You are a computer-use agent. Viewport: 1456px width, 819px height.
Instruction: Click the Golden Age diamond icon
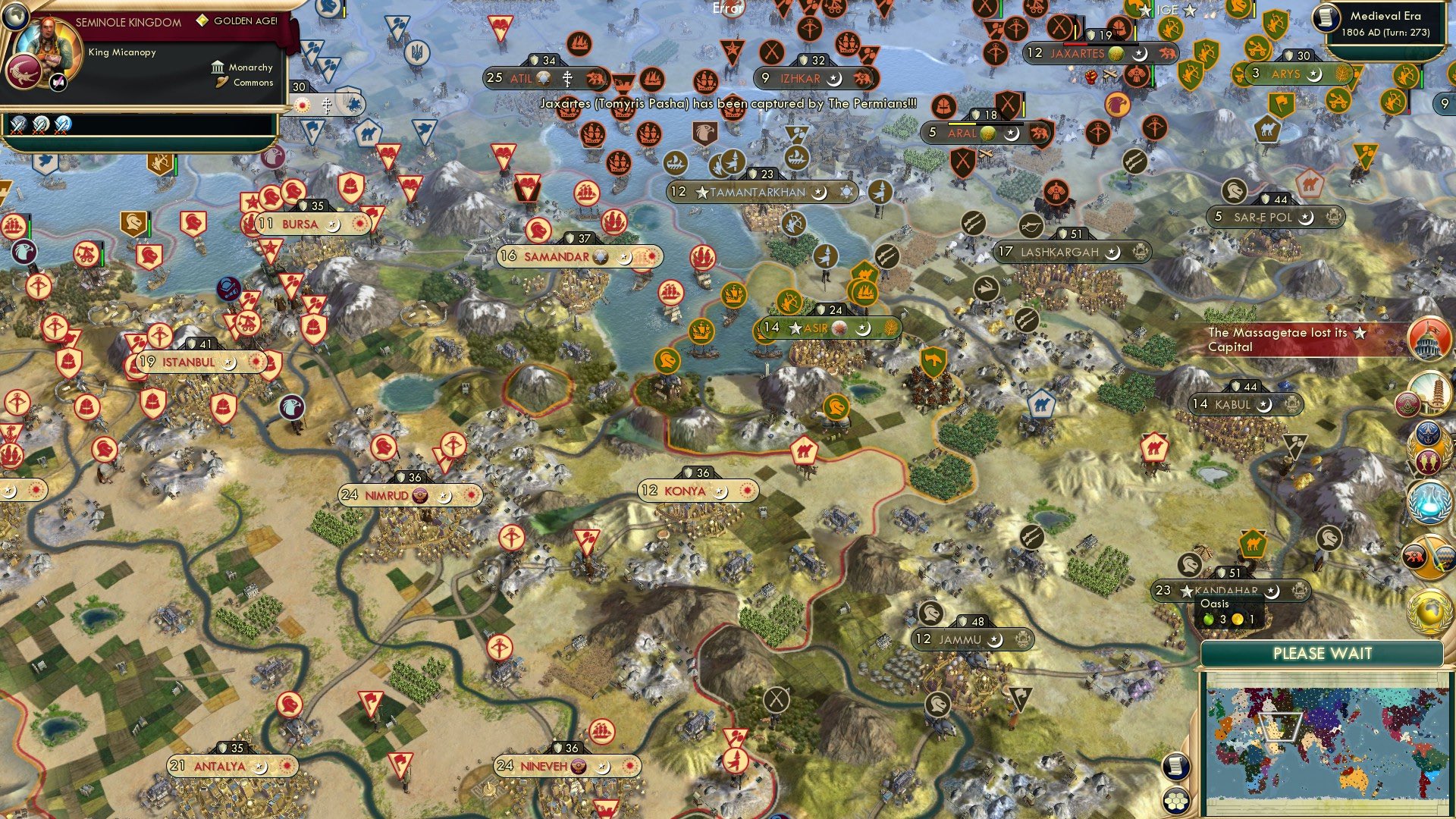tap(202, 21)
